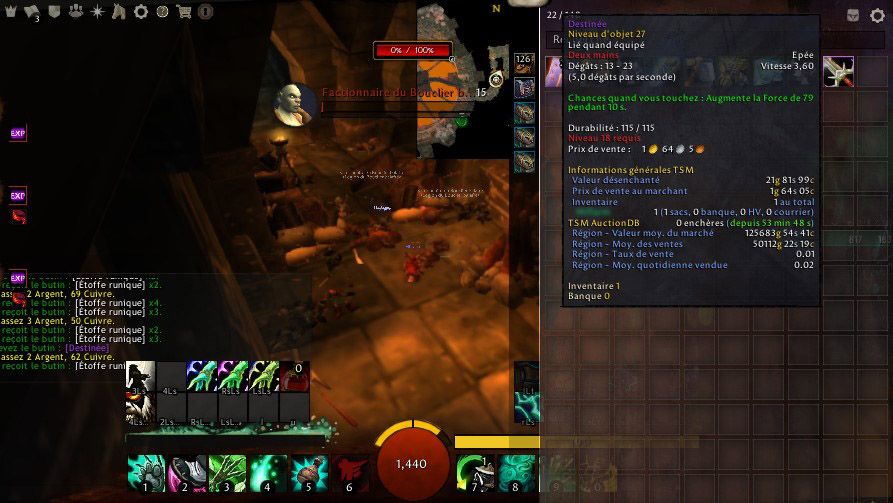This screenshot has width=893, height=503.
Task: Open the gear icon in the top menu bar
Action: [x=140, y=12]
